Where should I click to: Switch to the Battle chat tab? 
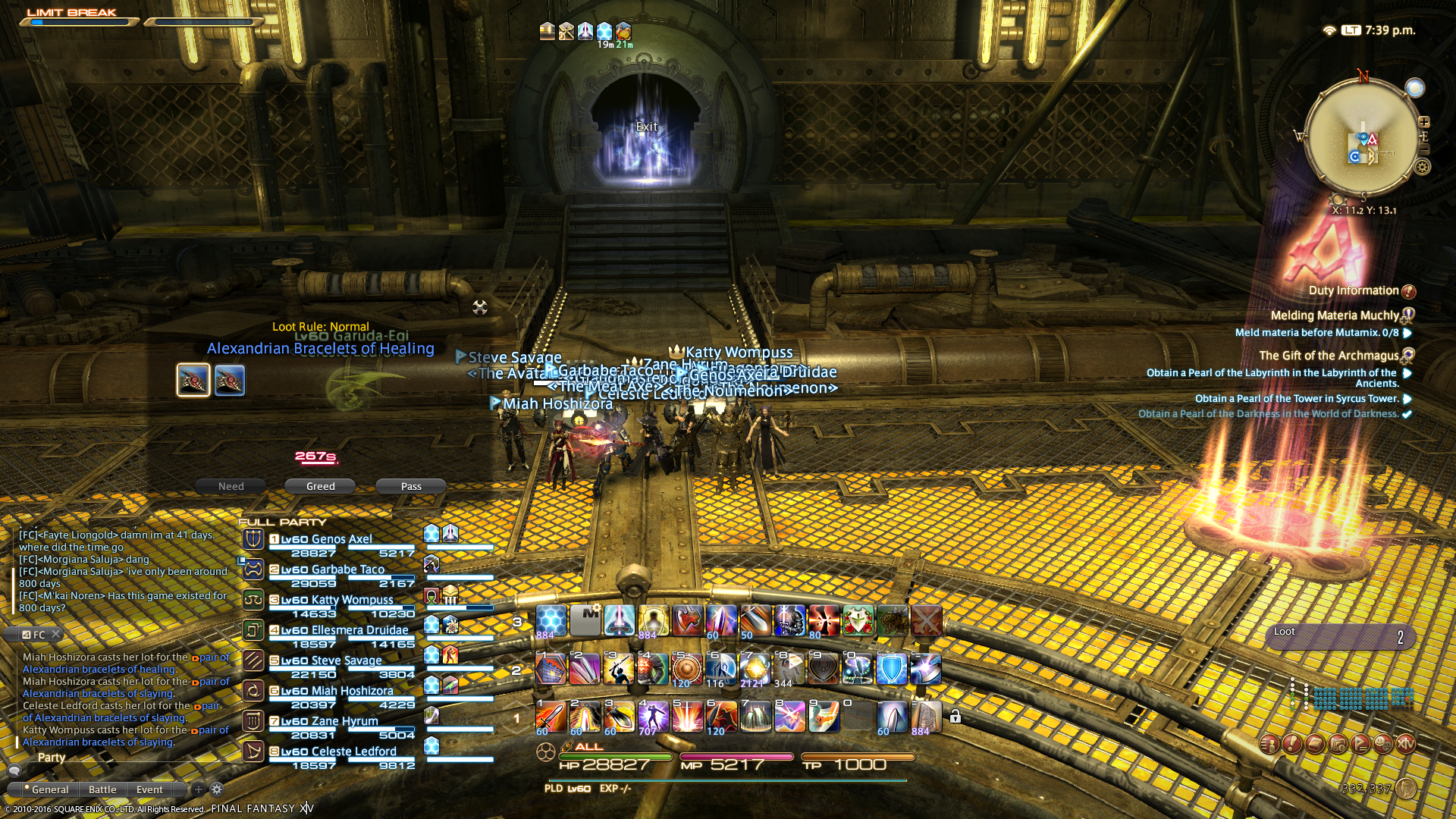click(x=102, y=789)
